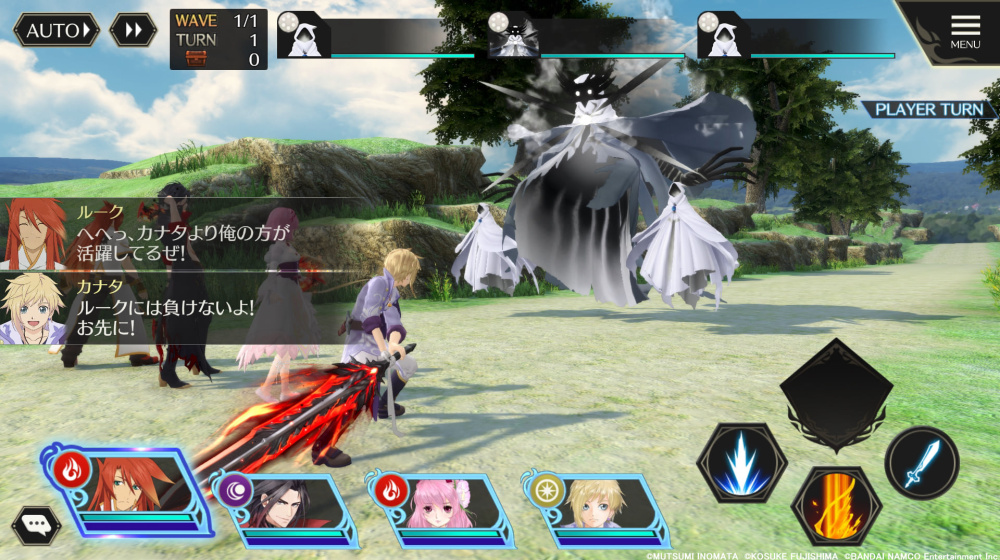Perform the basic sword attack
Image resolution: width=1000 pixels, height=560 pixels.
(x=921, y=463)
